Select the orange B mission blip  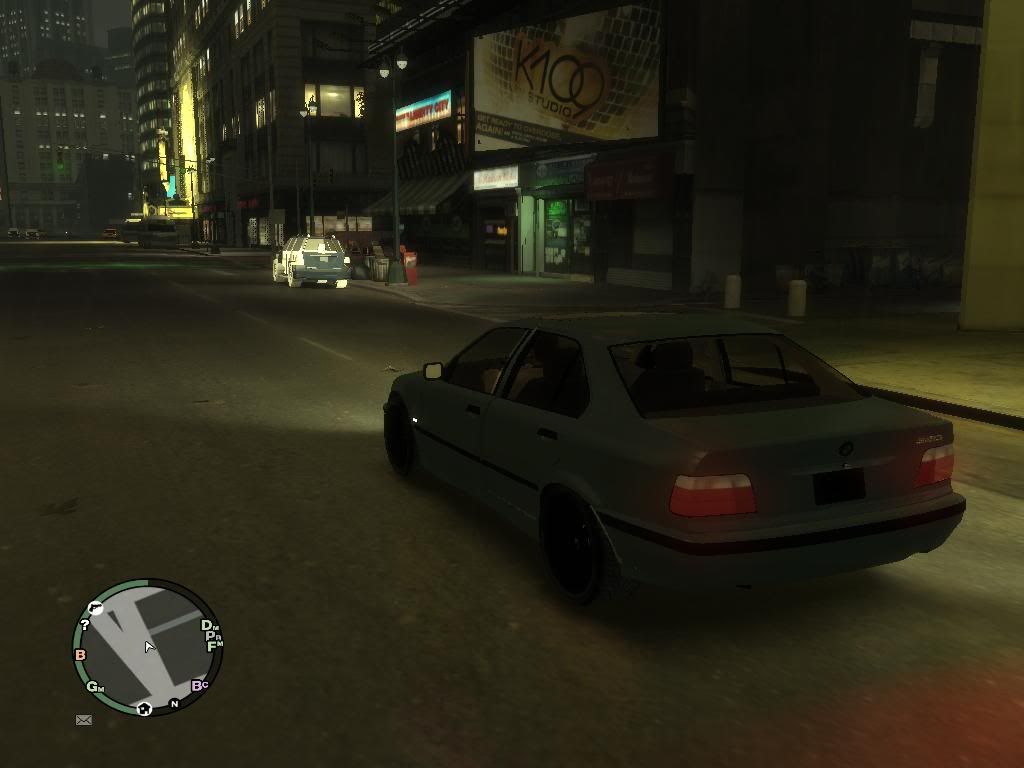(x=80, y=655)
